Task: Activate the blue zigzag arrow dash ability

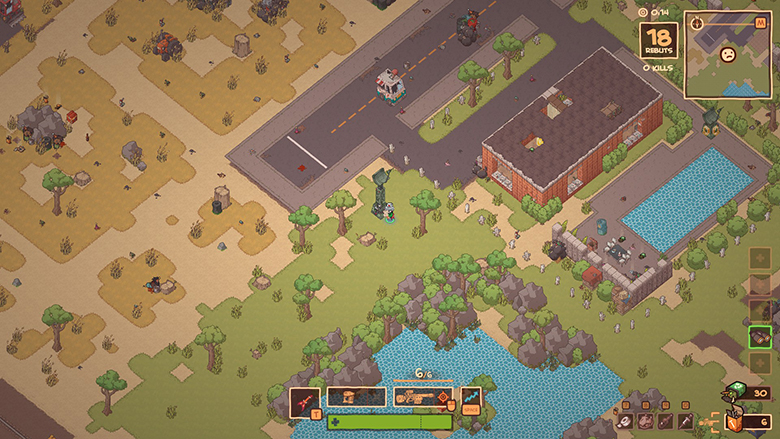Action: coord(471,398)
